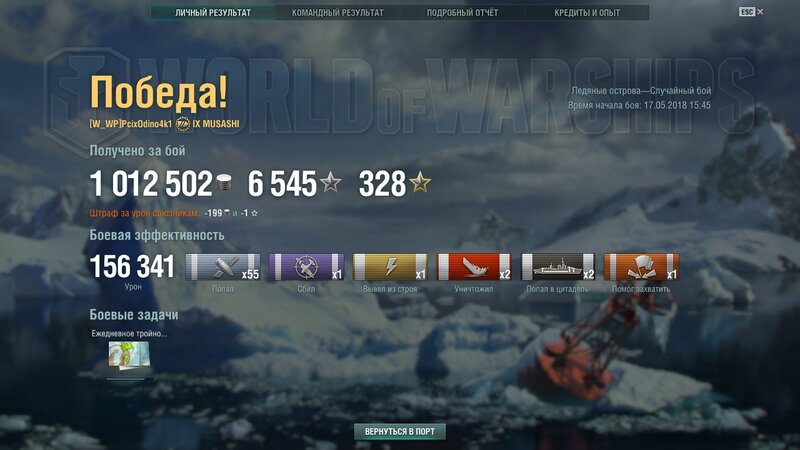Open the Командный результат tab
This screenshot has width=800, height=450.
pyautogui.click(x=337, y=13)
